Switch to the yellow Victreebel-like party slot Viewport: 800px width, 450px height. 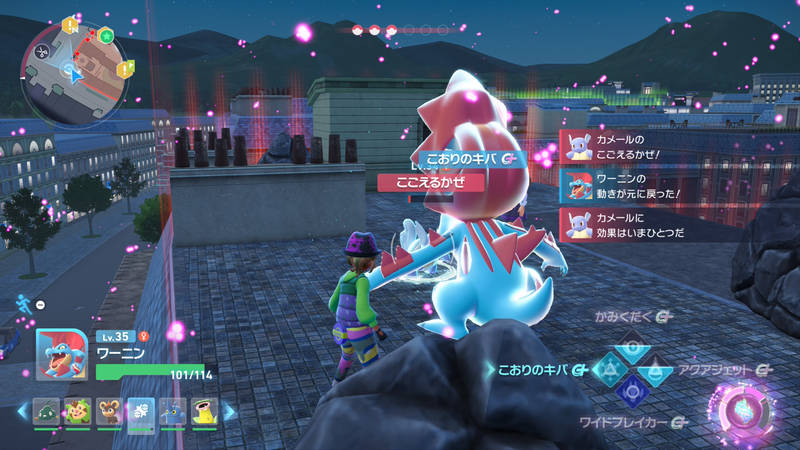click(205, 410)
